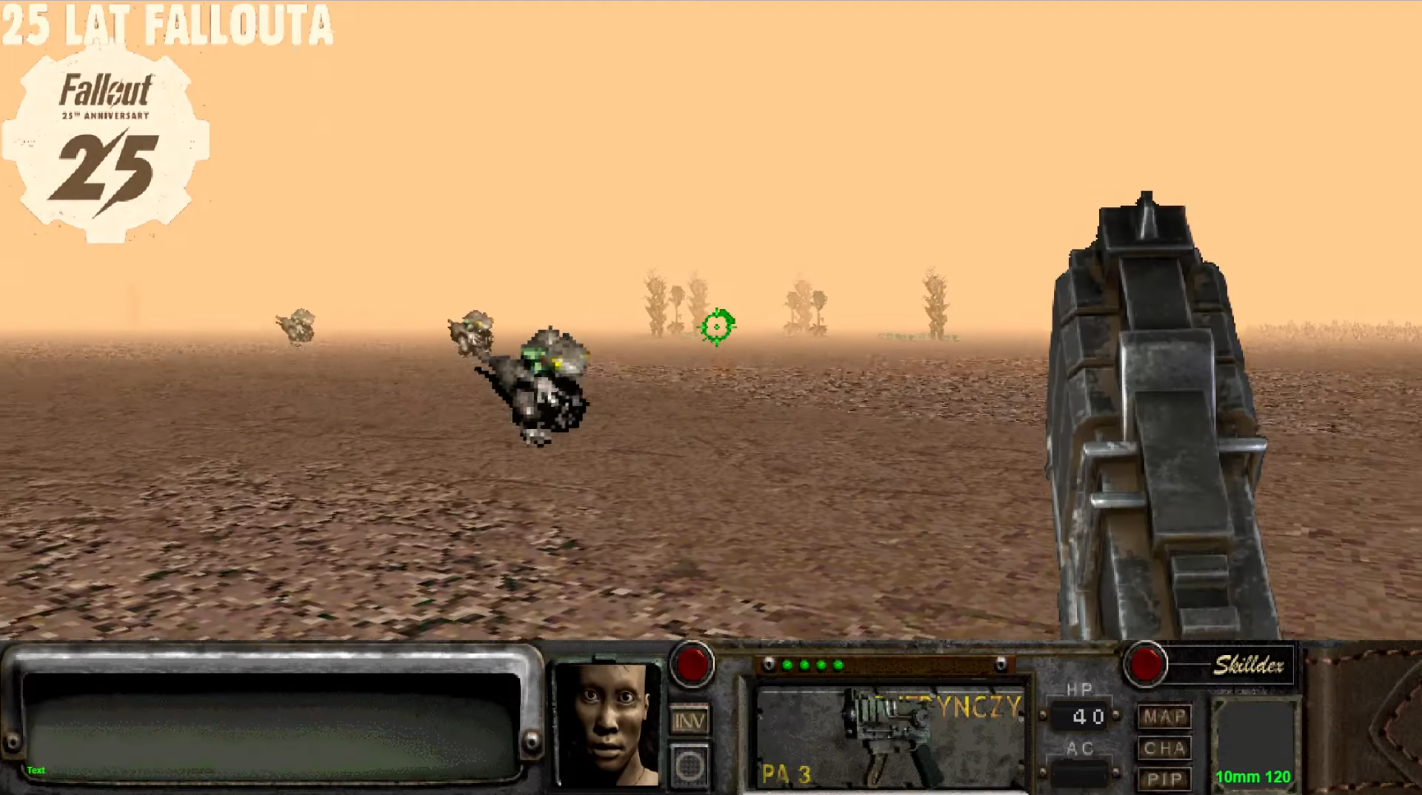The height and width of the screenshot is (795, 1422).
Task: Open the character sheet via the CHA button
Action: tap(1163, 747)
